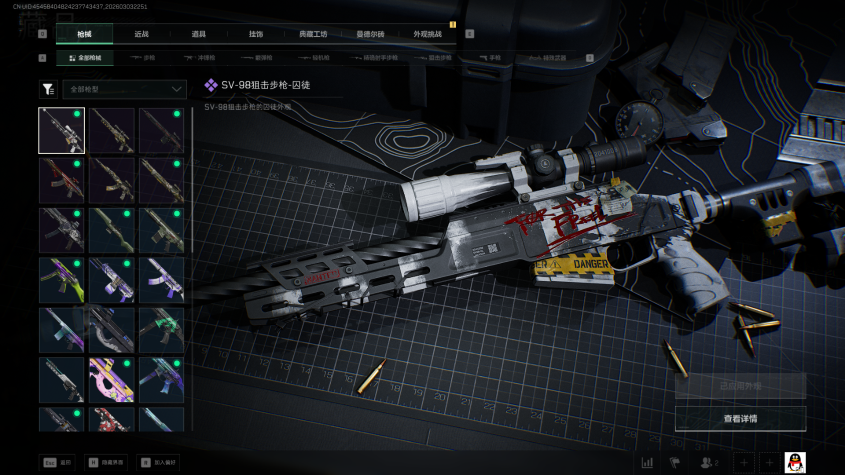Choose the purple and green SMG skin thumbnail
This screenshot has height=475, width=845.
tap(61, 280)
